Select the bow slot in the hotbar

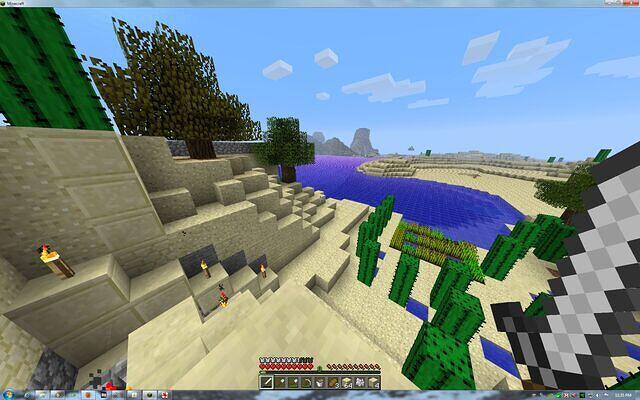[x=307, y=383]
